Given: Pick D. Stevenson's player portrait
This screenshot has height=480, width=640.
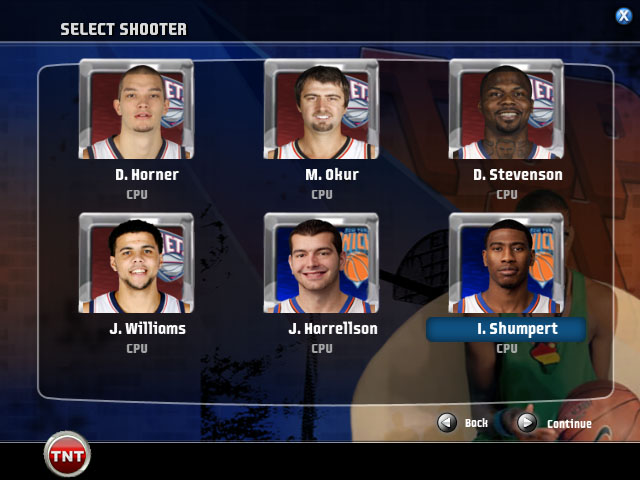Looking at the screenshot, I should [x=506, y=109].
